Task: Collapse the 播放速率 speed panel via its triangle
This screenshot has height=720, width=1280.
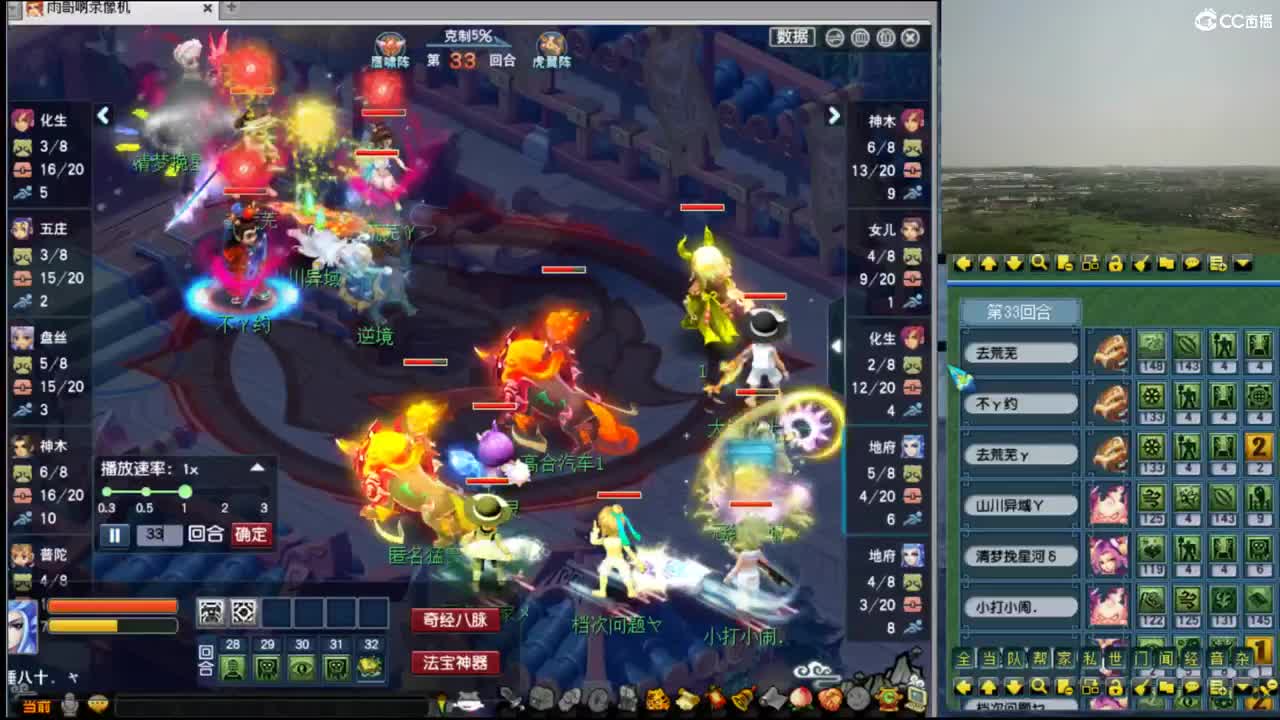Action: [257, 467]
